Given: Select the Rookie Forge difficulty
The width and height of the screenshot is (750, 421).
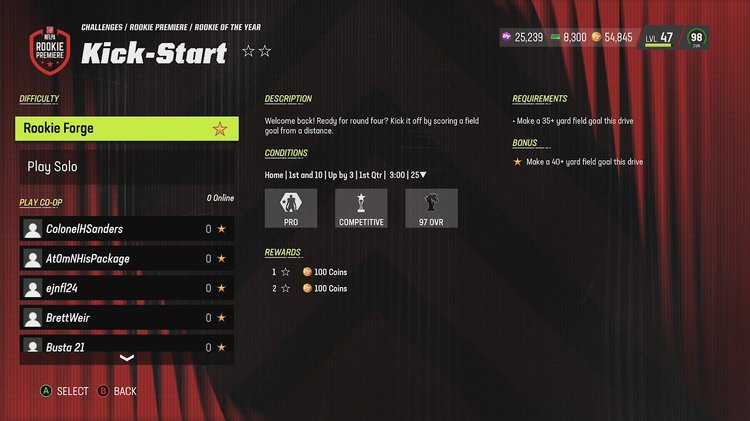Looking at the screenshot, I should [127, 129].
